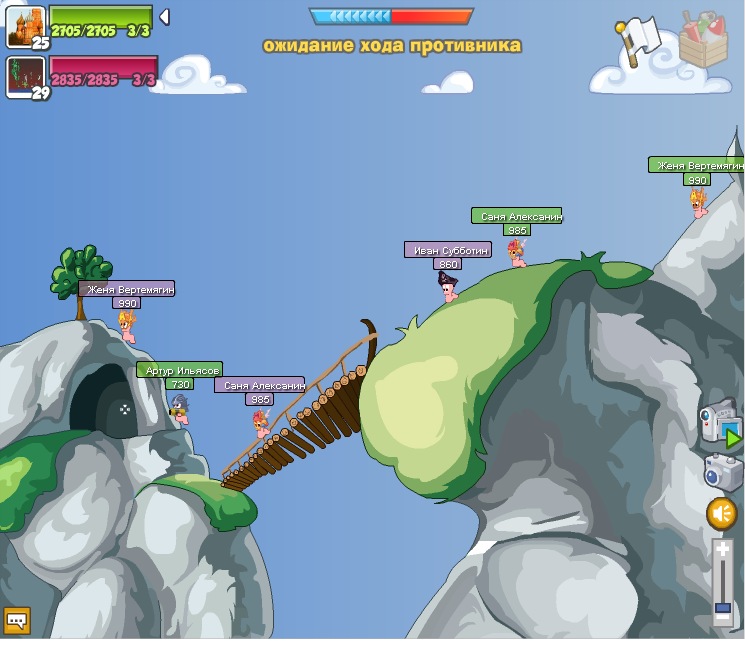Collapse team panel with the white arrow
The width and height of the screenshot is (745, 650).
(164, 17)
